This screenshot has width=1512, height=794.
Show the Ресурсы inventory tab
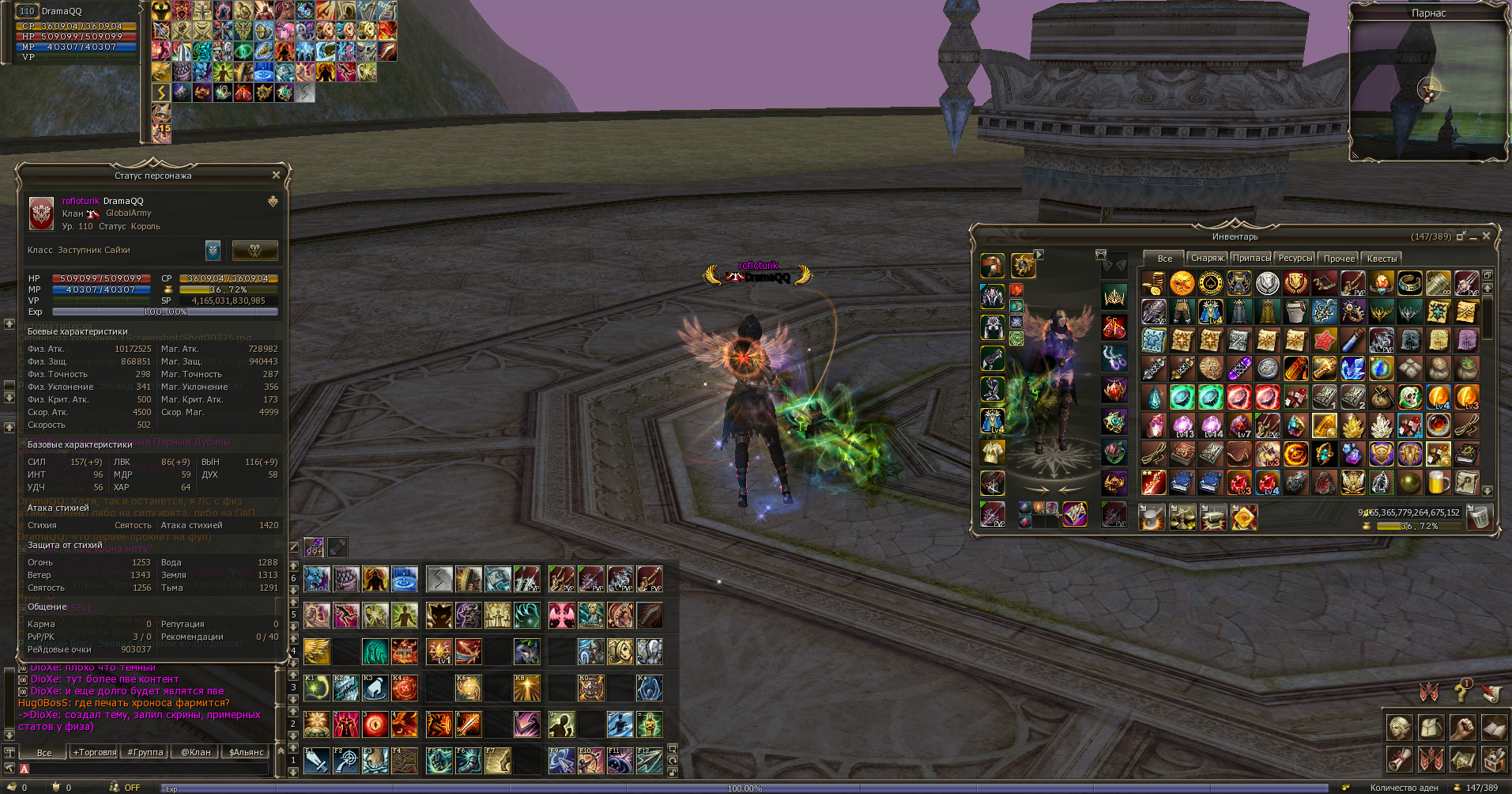pos(1295,259)
